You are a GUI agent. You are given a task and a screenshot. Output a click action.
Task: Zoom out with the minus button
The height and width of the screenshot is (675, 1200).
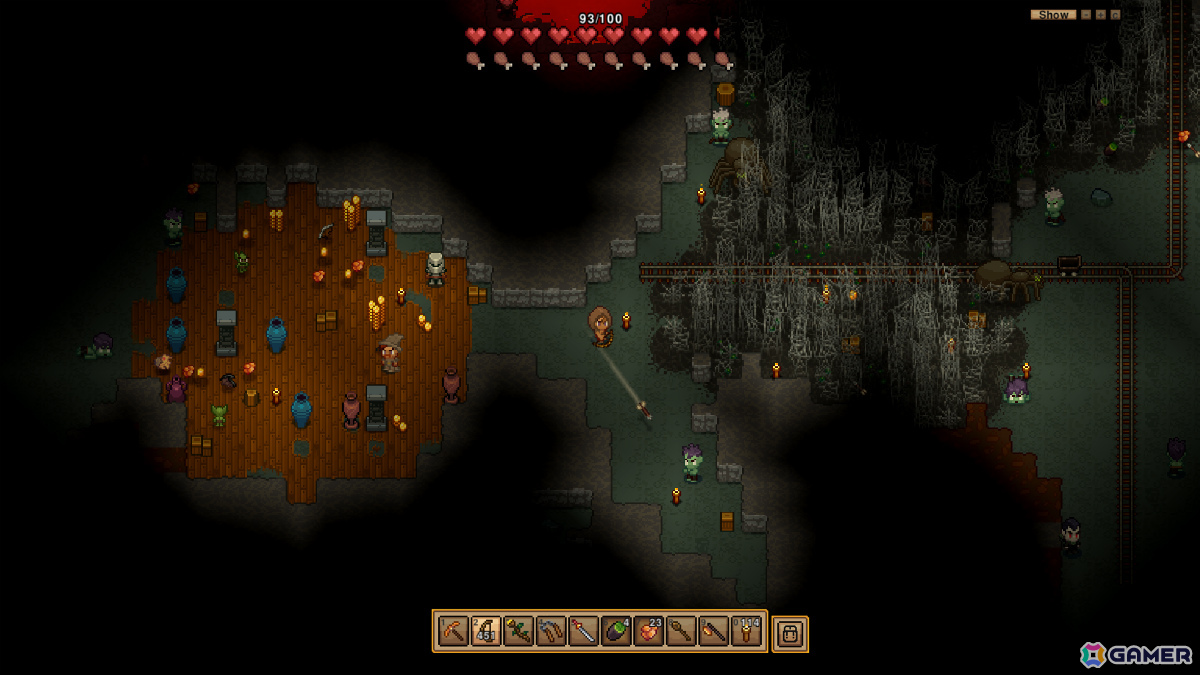pos(1086,15)
